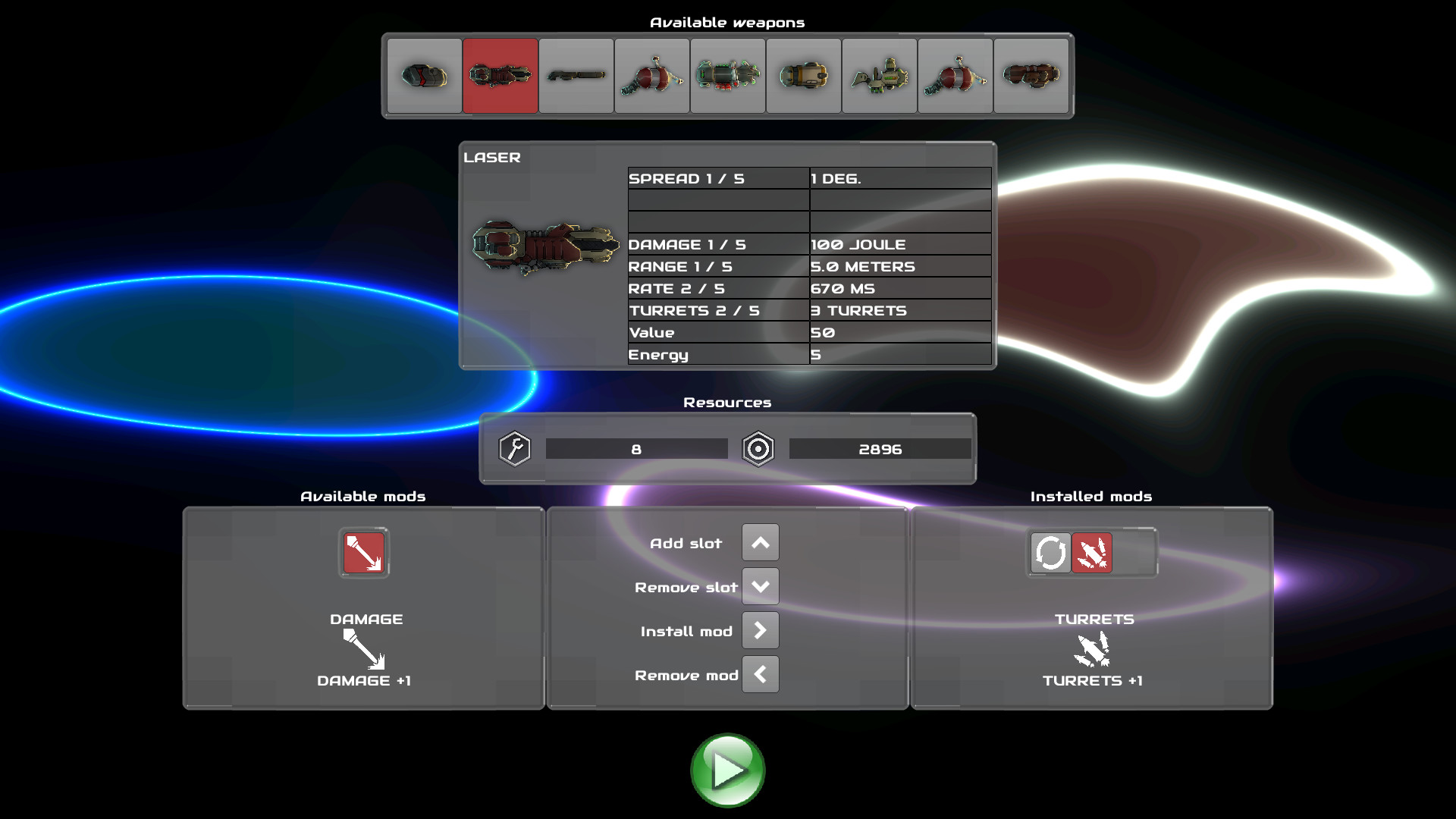Toggle the highlighted Laser weapon selection
Viewport: 1456px width, 819px height.
(500, 75)
